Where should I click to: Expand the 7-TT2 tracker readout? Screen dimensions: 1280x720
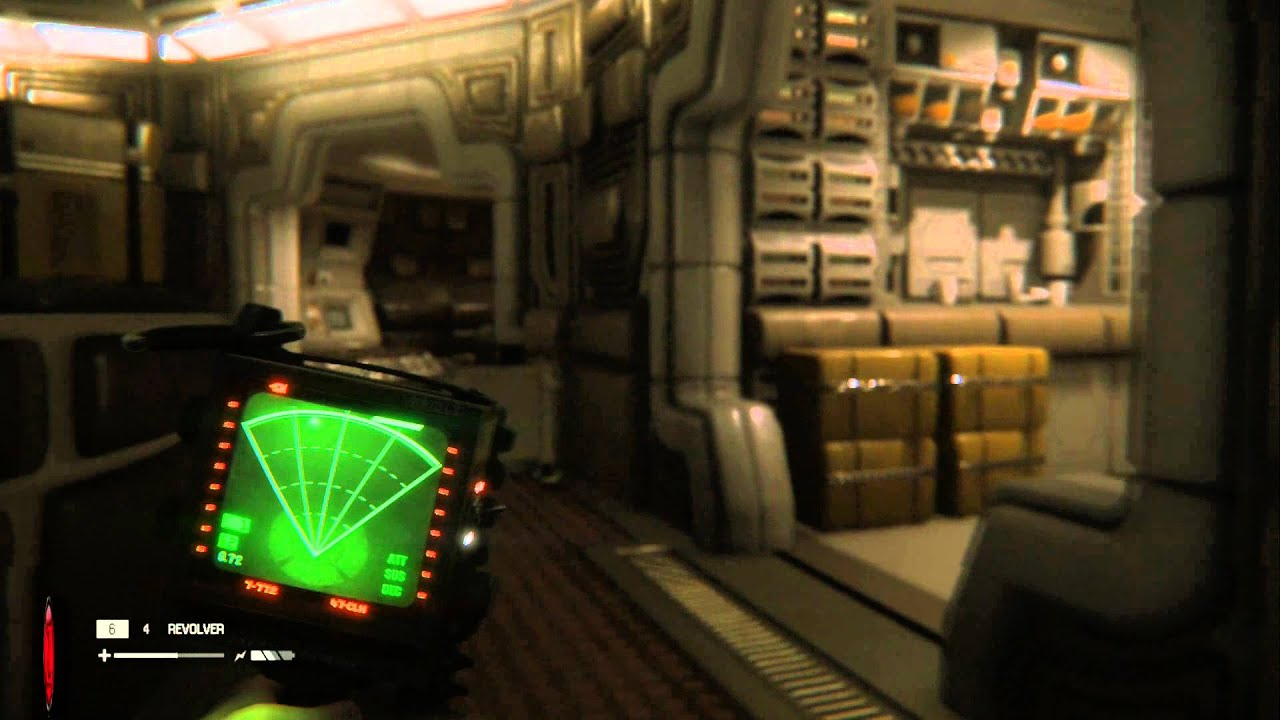[x=260, y=587]
